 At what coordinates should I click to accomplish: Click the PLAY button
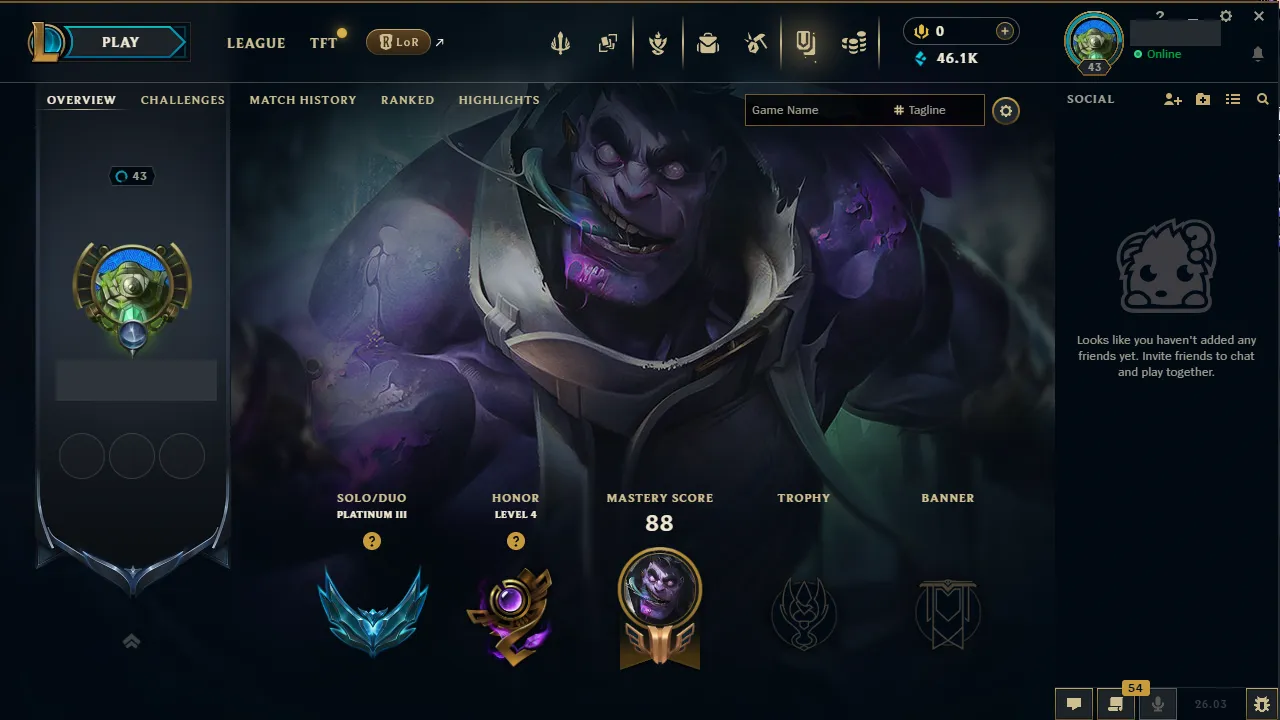pos(119,42)
